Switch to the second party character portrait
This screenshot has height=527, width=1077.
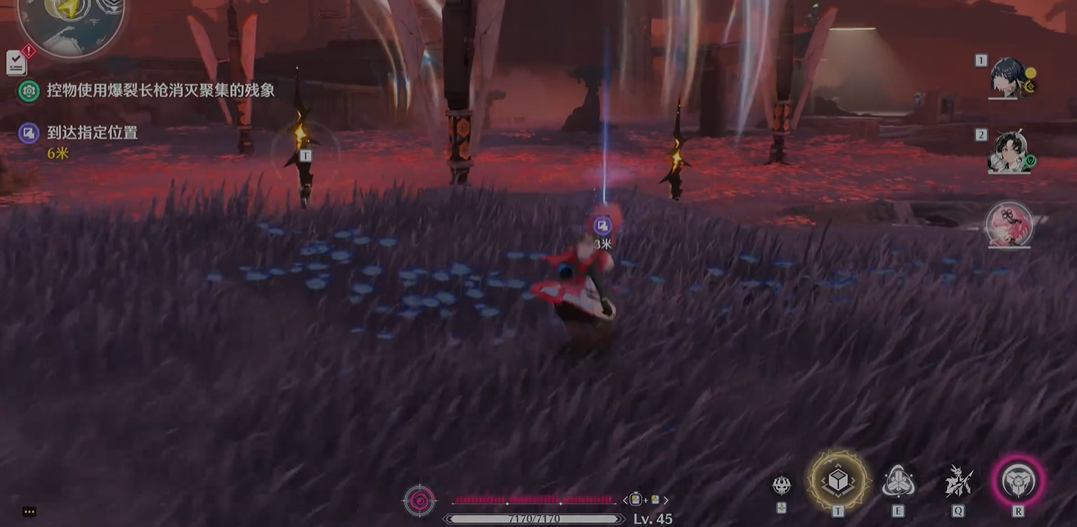1006,152
